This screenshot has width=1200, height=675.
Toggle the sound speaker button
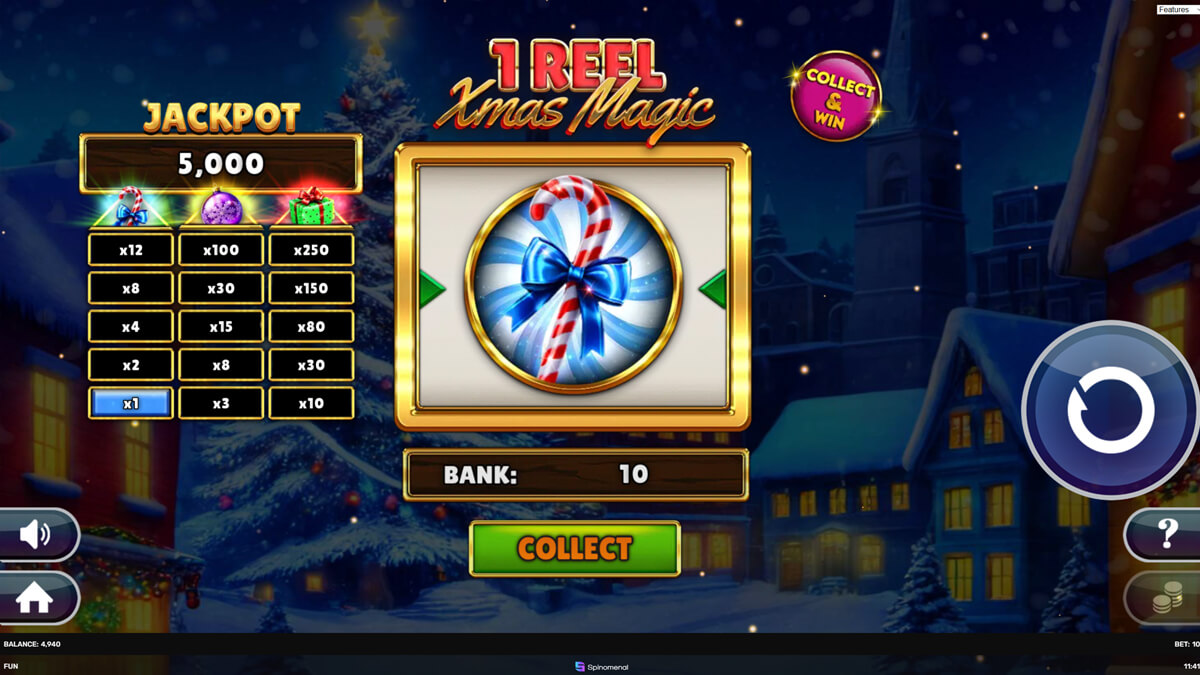point(36,535)
